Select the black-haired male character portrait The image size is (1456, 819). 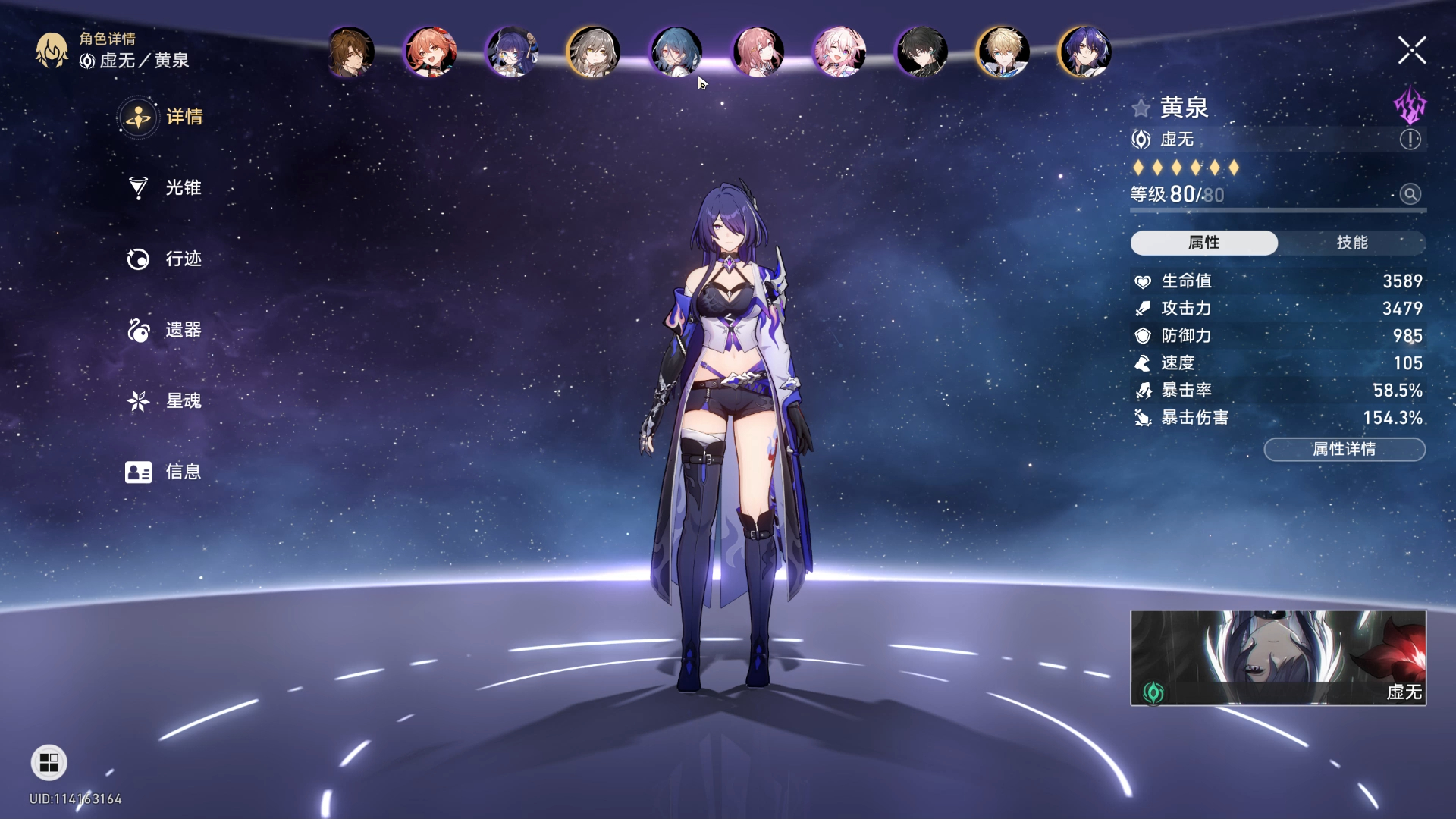pos(921,52)
